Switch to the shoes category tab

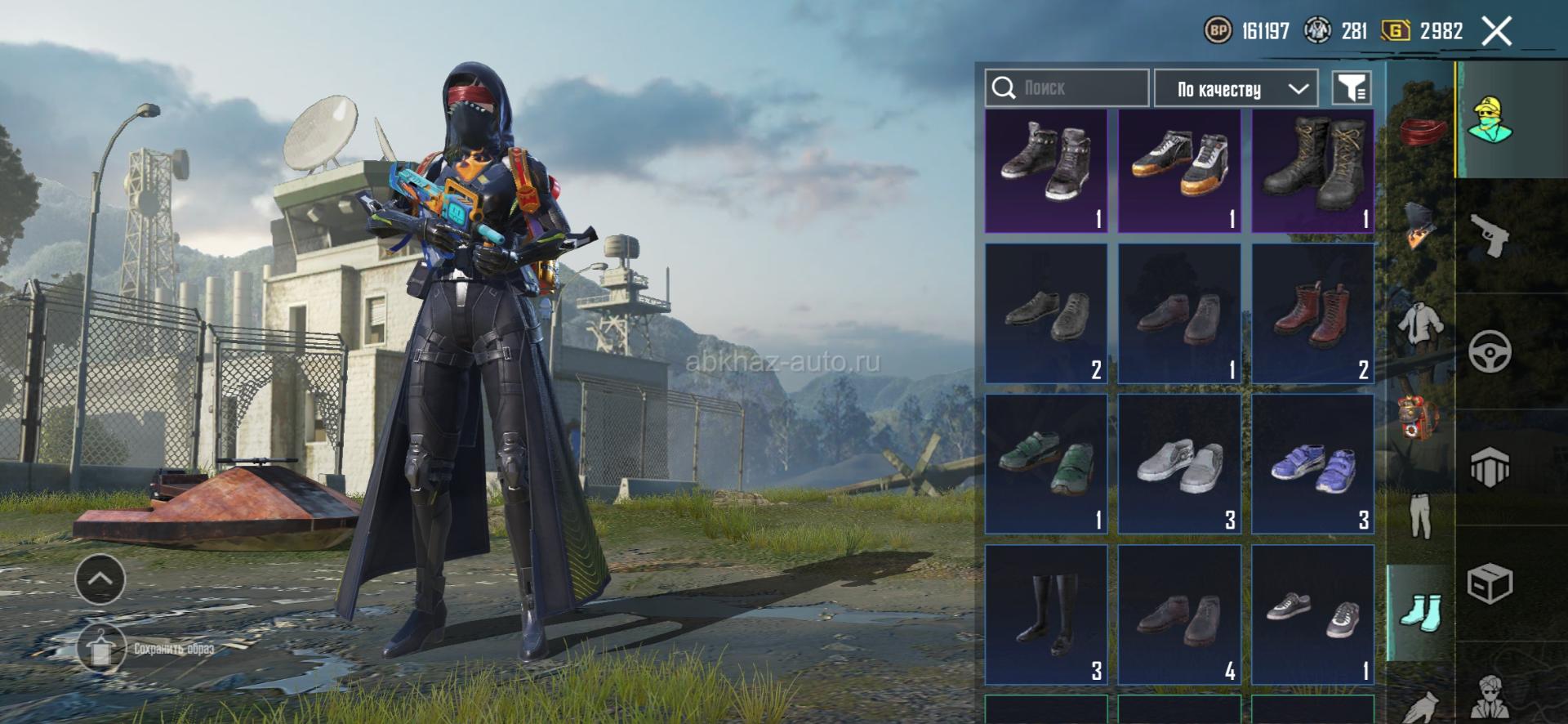point(1420,613)
